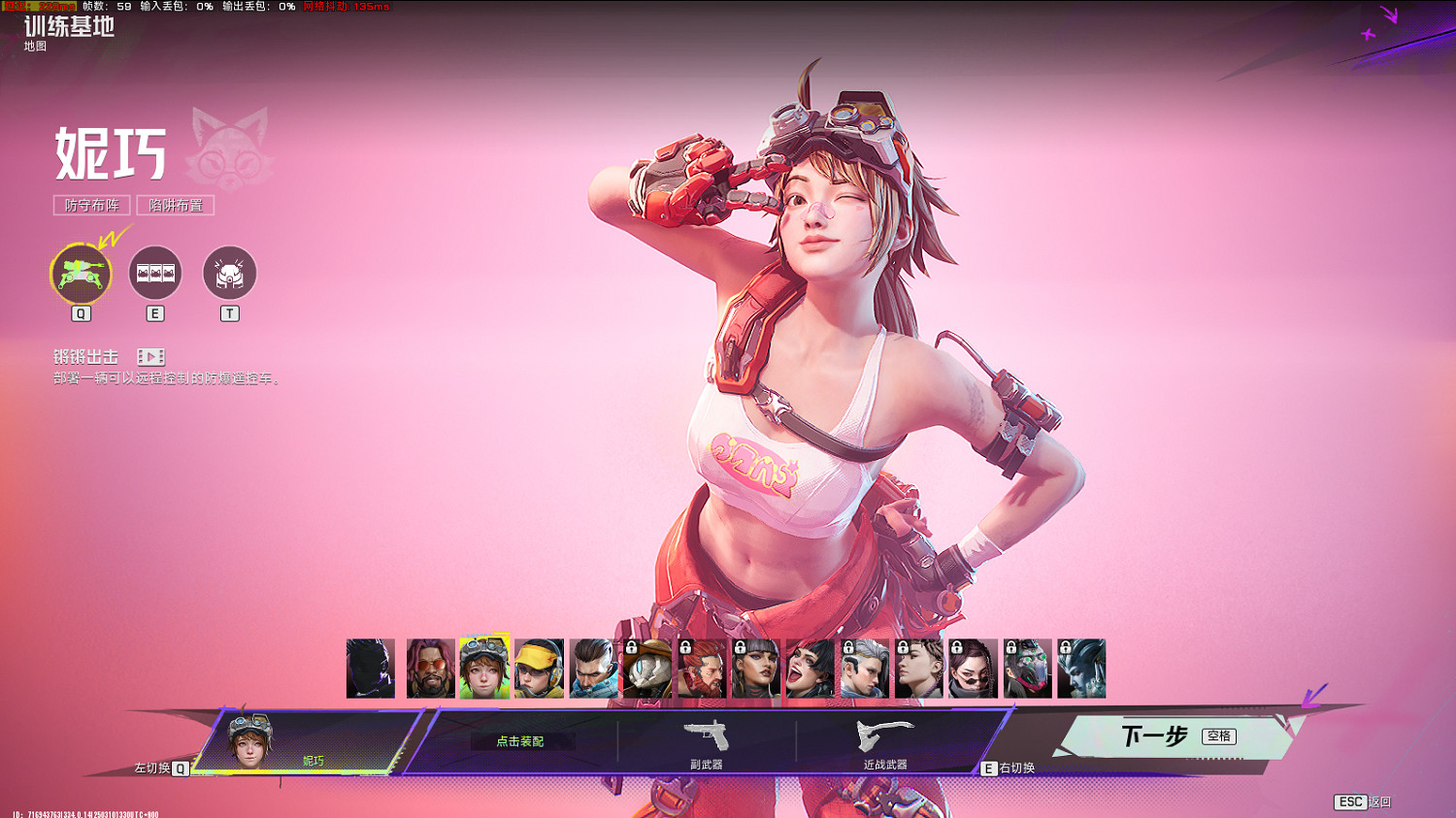This screenshot has height=818, width=1456.
Task: Pick the locked silver-haired man portrait
Action: (x=865, y=669)
